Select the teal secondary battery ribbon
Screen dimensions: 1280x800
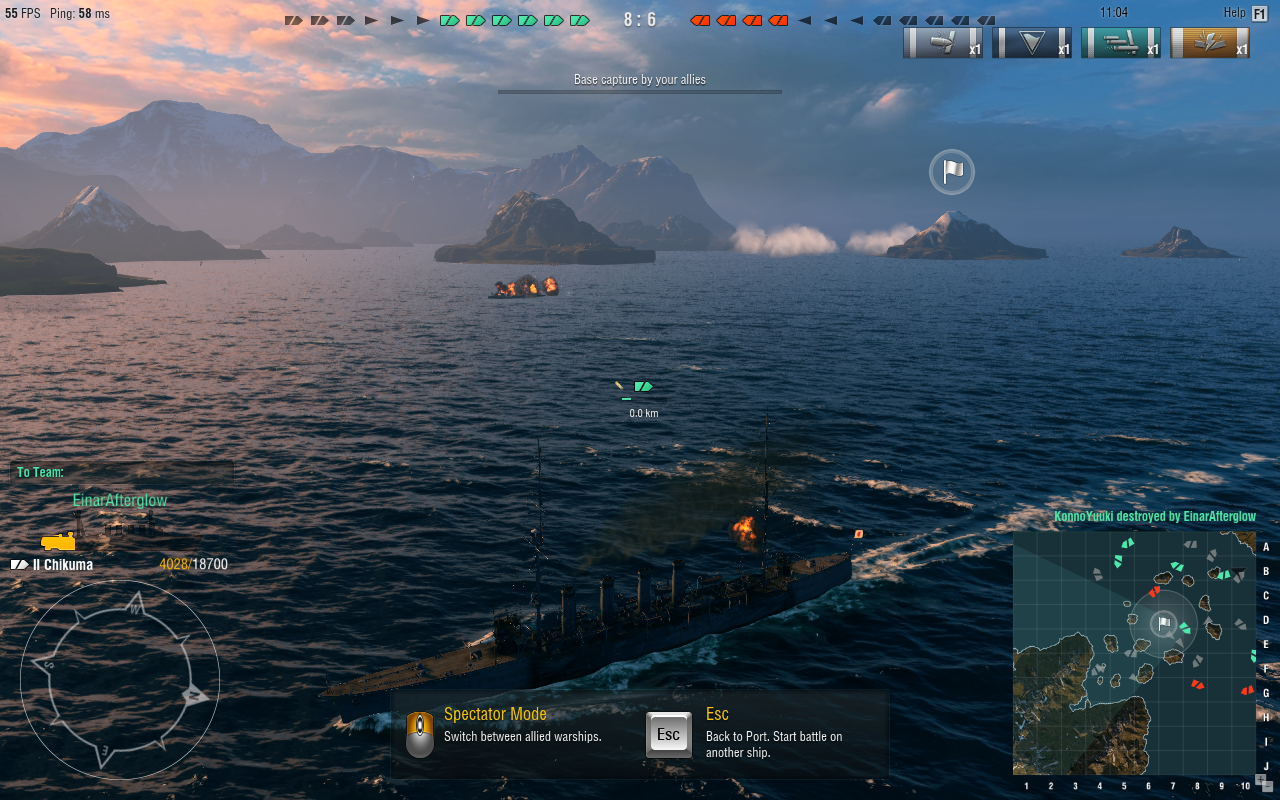pos(1121,43)
